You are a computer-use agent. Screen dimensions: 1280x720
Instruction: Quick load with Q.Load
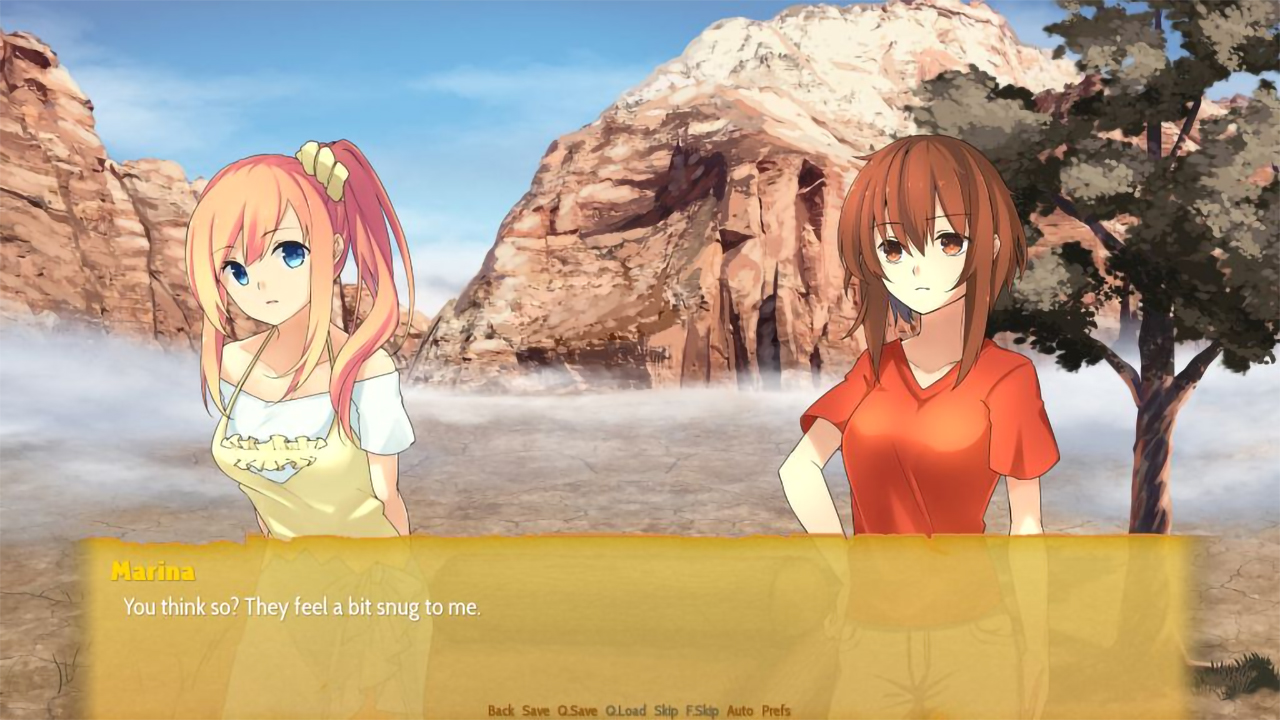click(626, 711)
